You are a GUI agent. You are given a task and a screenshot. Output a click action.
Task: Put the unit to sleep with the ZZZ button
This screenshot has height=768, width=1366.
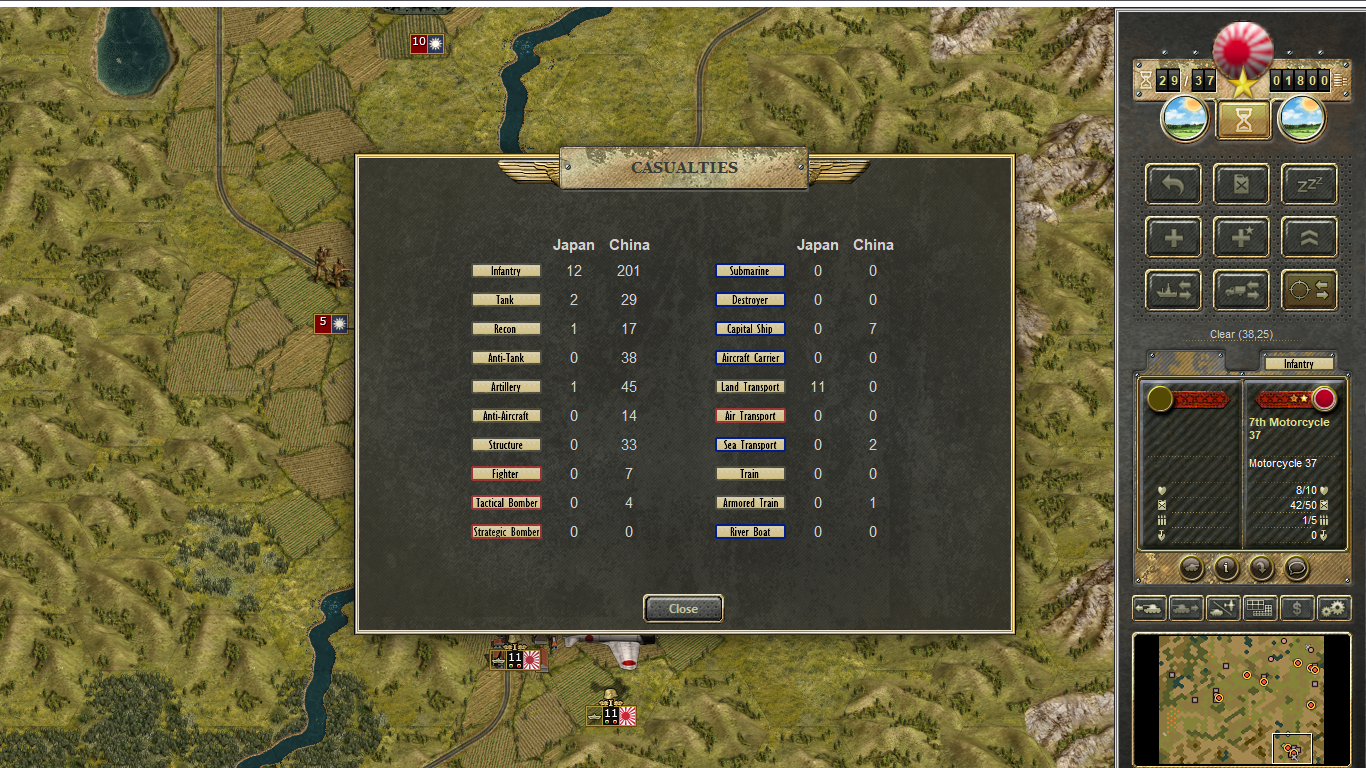(x=1309, y=184)
